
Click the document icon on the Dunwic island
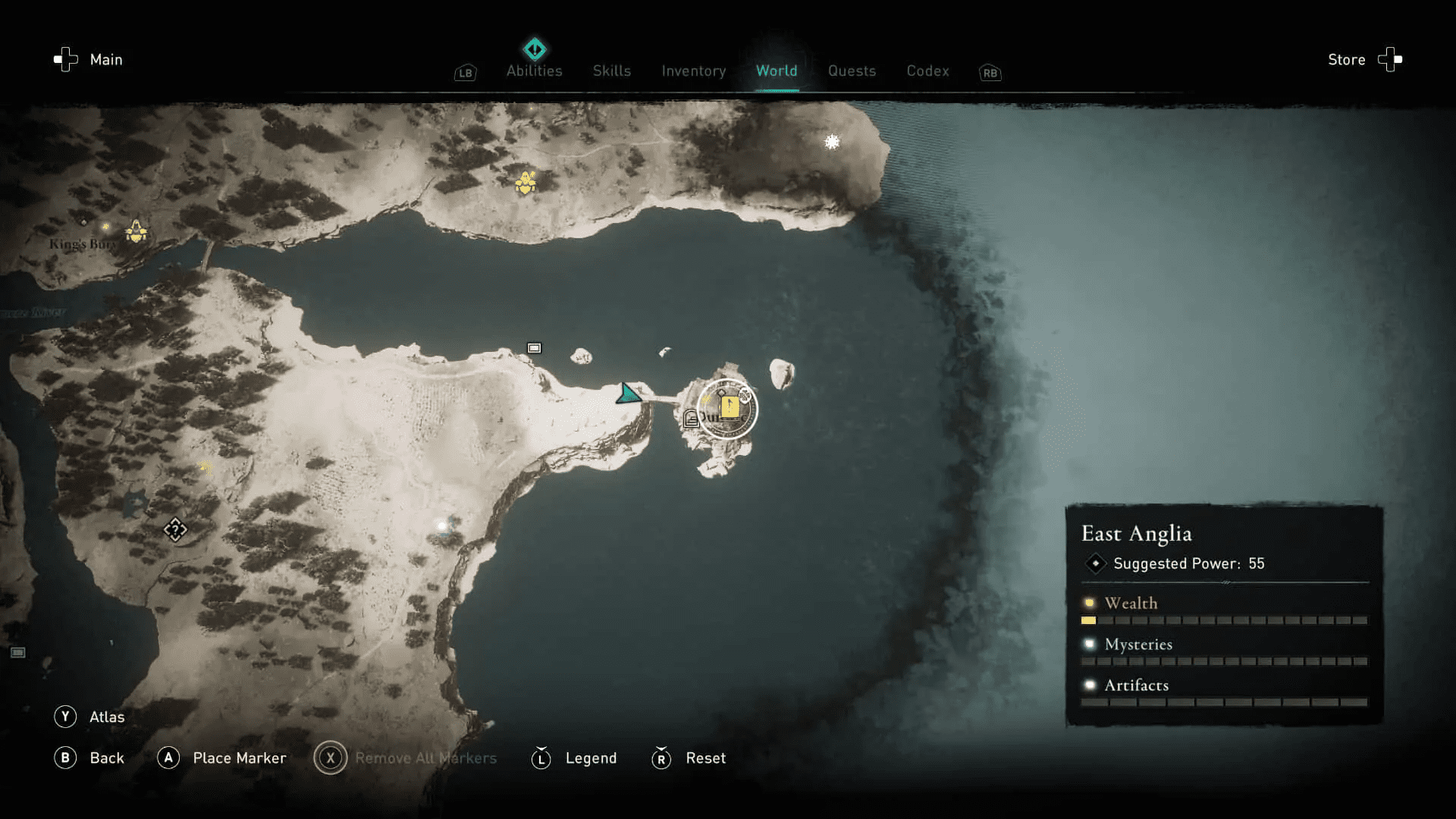(x=690, y=416)
